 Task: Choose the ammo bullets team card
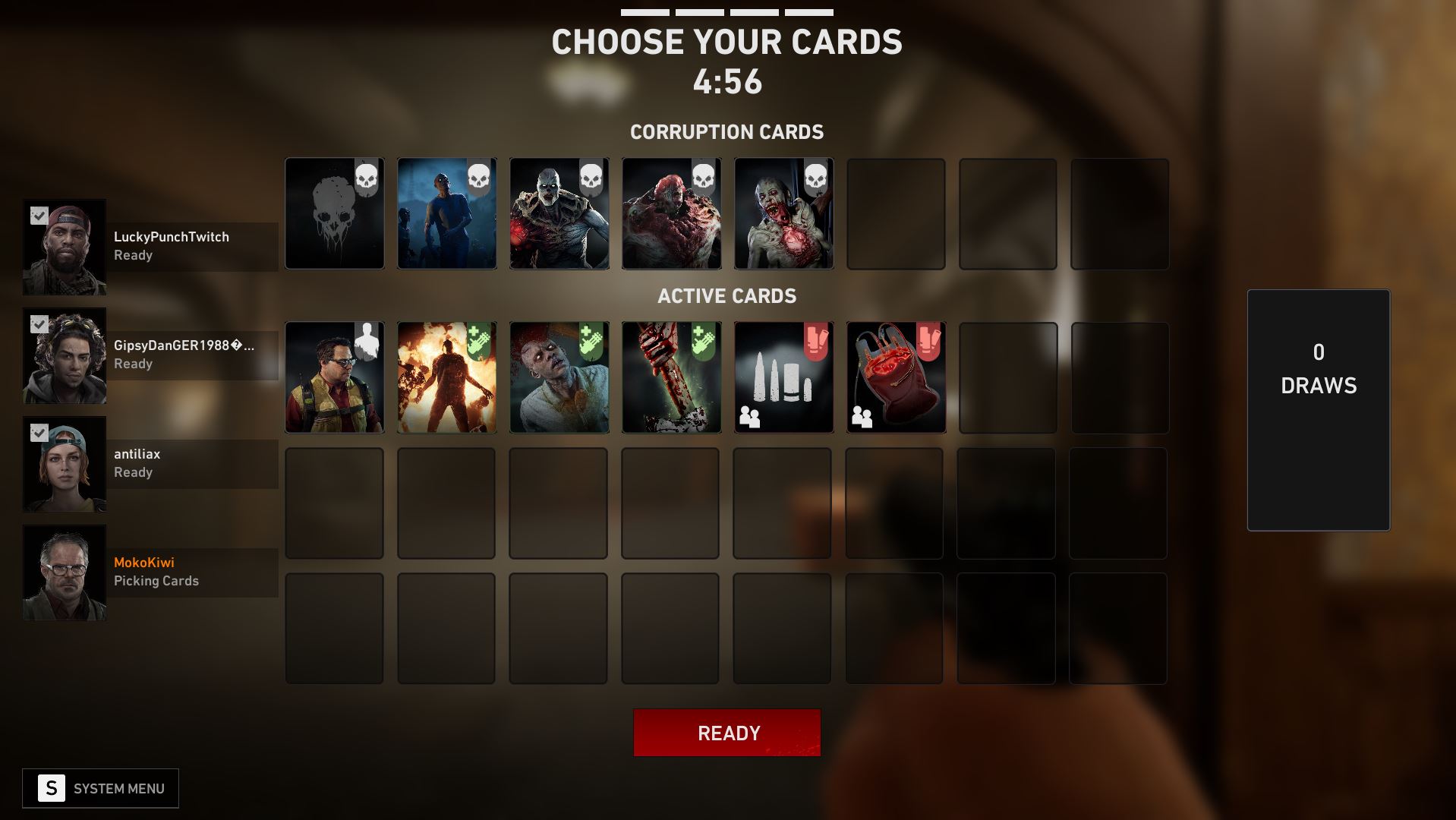pyautogui.click(x=783, y=377)
